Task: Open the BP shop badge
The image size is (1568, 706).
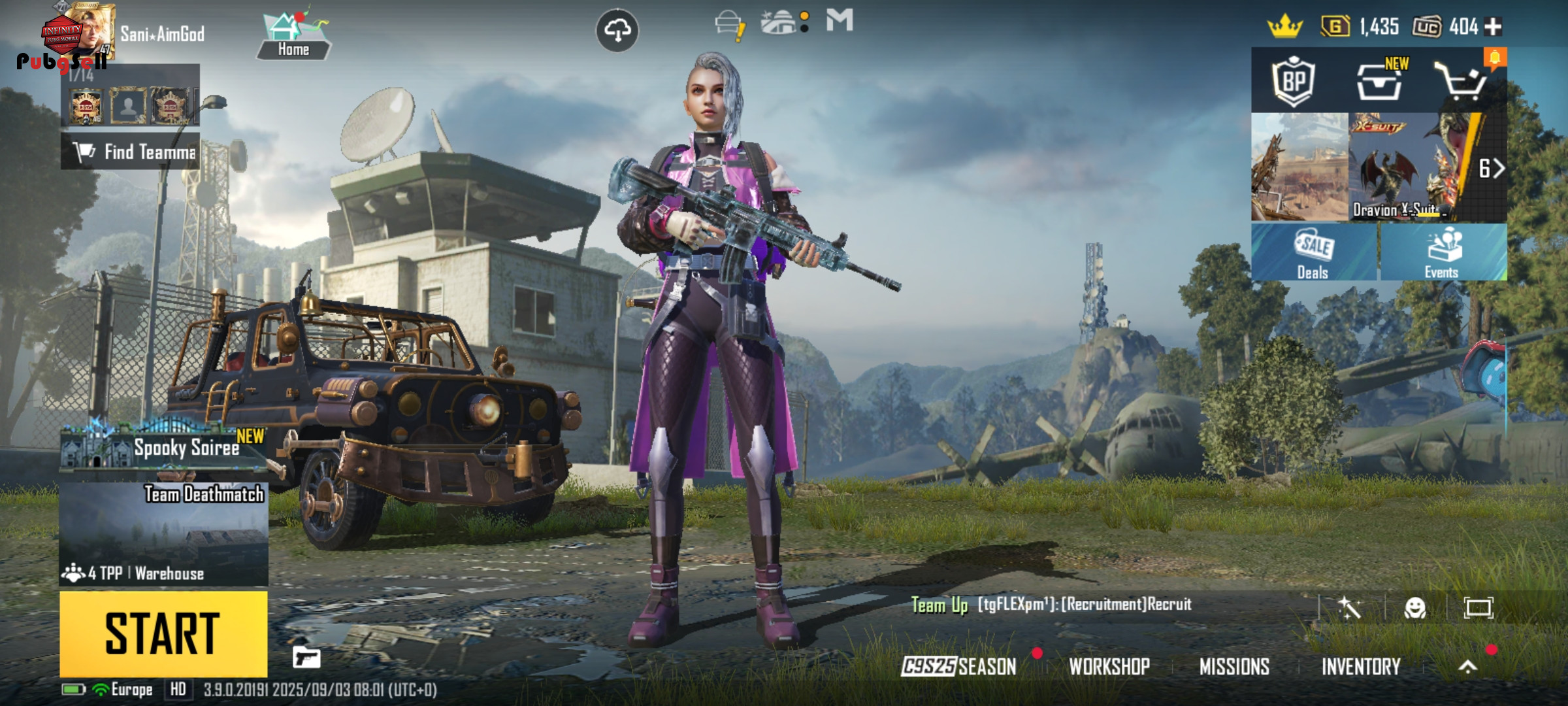Action: click(x=1294, y=81)
